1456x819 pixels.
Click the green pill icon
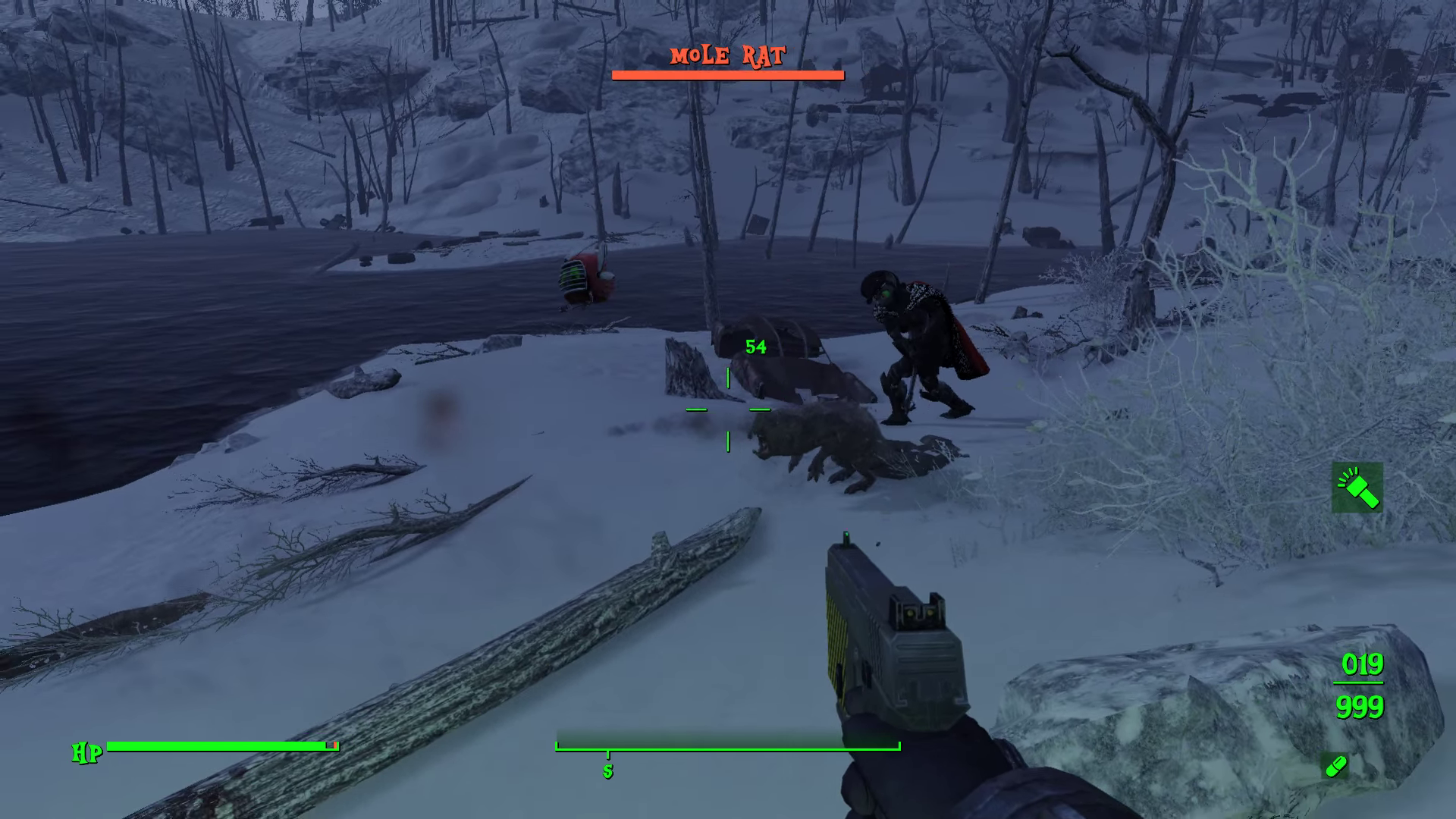point(1335,766)
